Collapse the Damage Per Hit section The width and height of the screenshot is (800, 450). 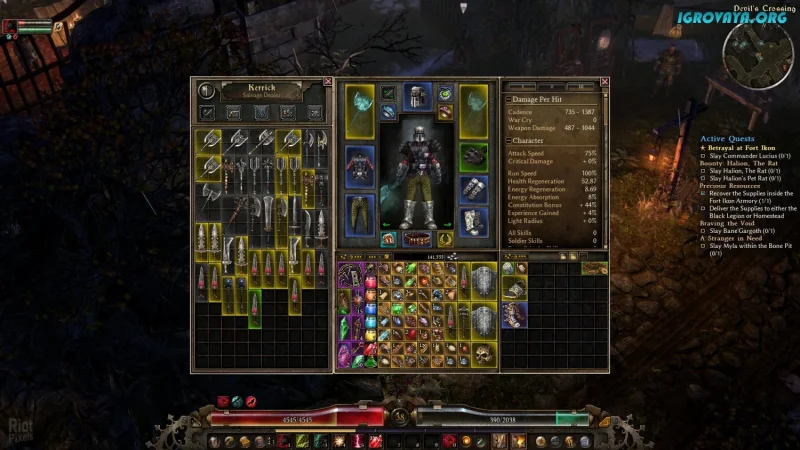pyautogui.click(x=509, y=101)
